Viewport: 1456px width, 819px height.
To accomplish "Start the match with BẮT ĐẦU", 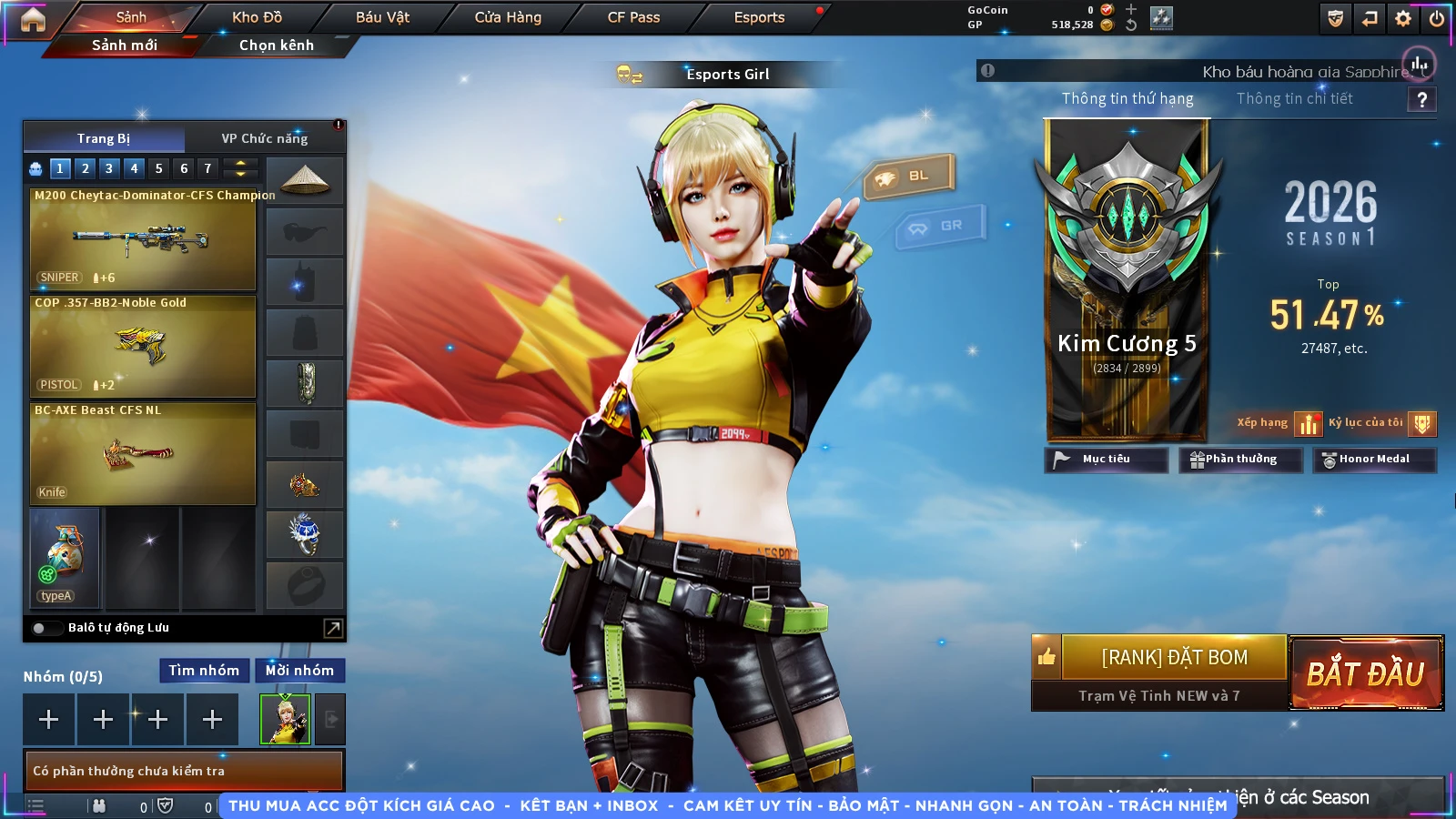I will pyautogui.click(x=1365, y=673).
